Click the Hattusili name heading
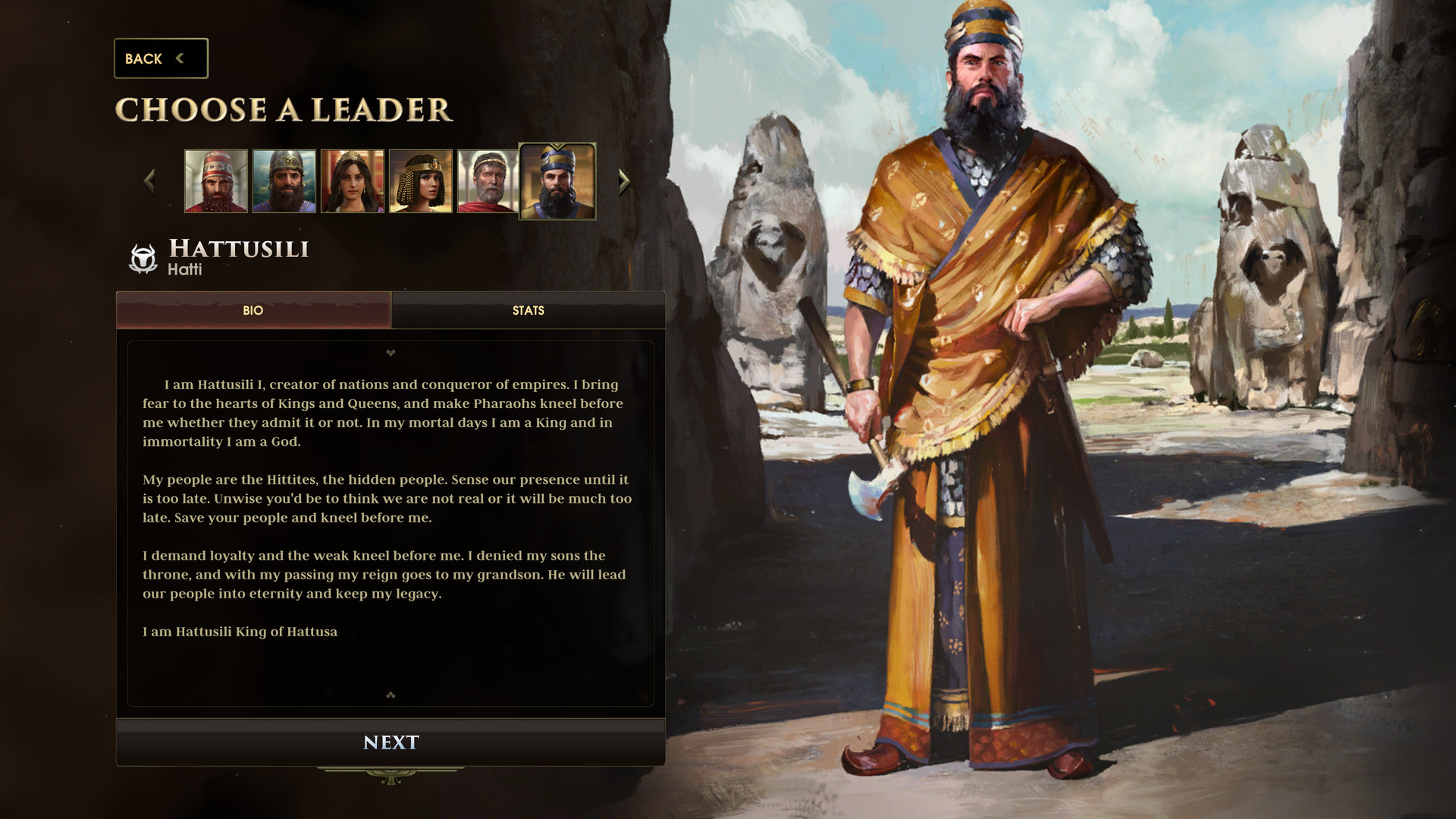Viewport: 1456px width, 819px height. pyautogui.click(x=238, y=250)
